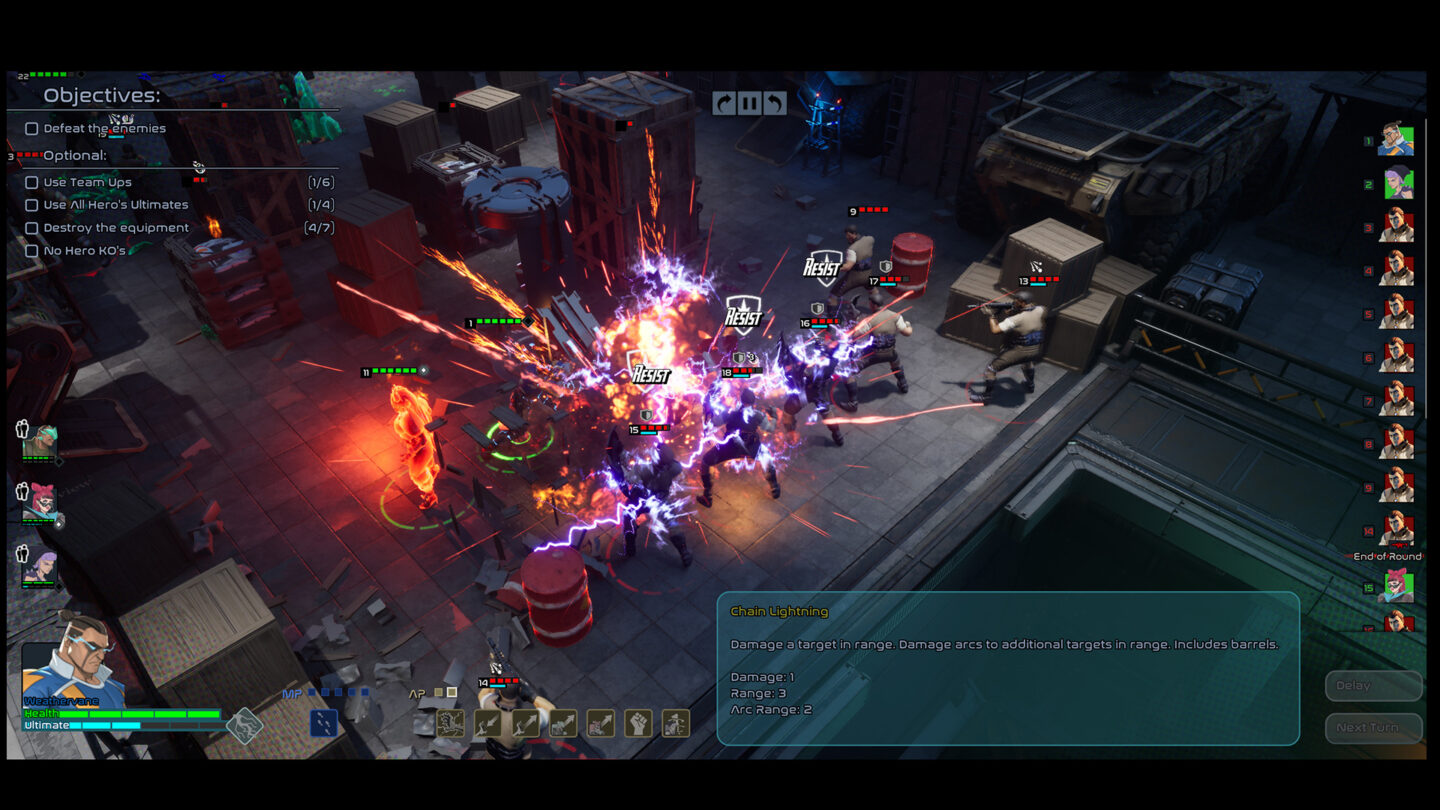
Task: Select the Chain Lightning ability icon
Action: click(x=450, y=723)
